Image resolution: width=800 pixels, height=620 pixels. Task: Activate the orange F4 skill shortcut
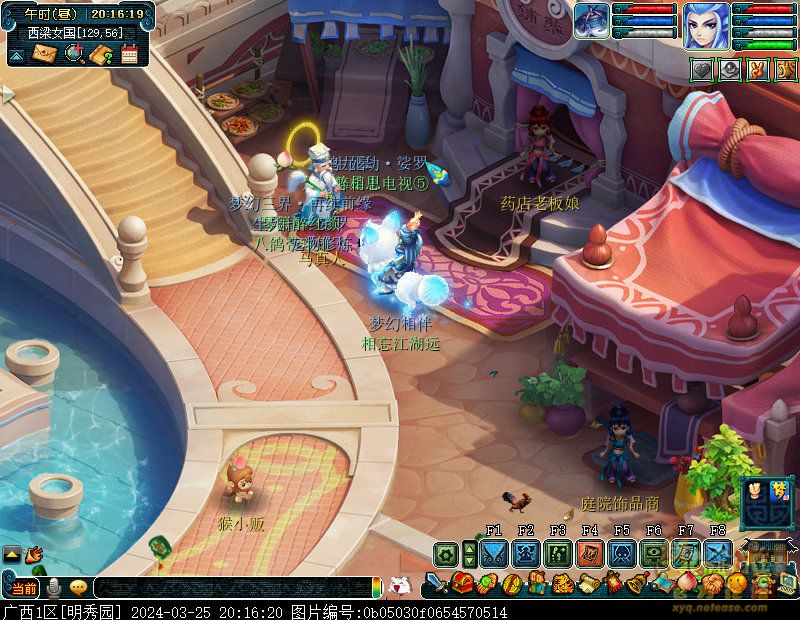[x=590, y=553]
